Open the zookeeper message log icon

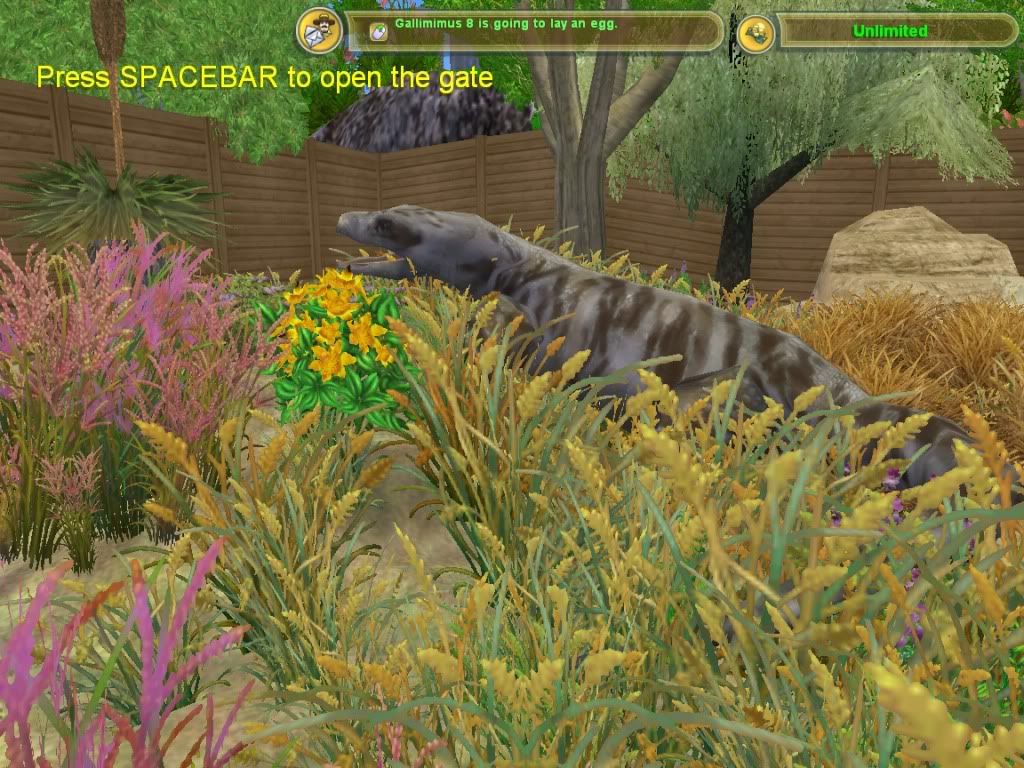click(319, 32)
